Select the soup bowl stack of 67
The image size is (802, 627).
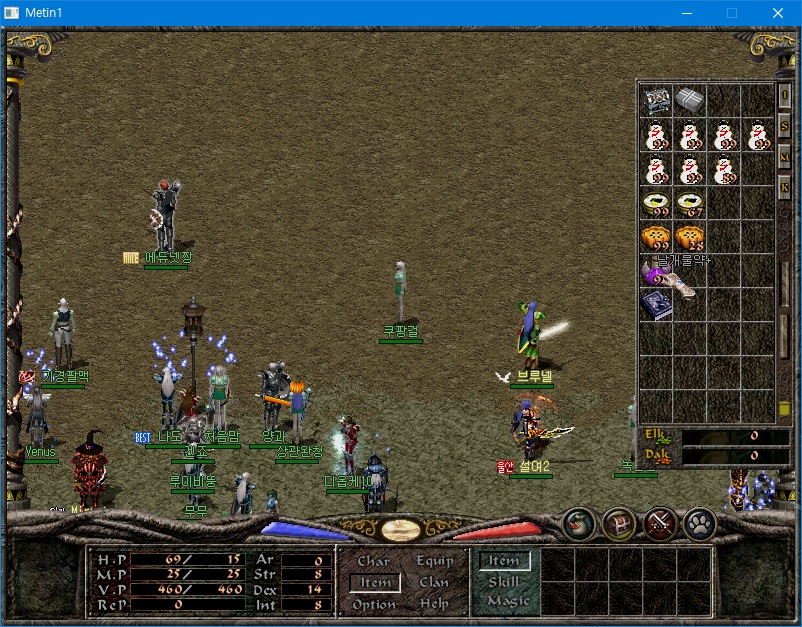[x=690, y=204]
